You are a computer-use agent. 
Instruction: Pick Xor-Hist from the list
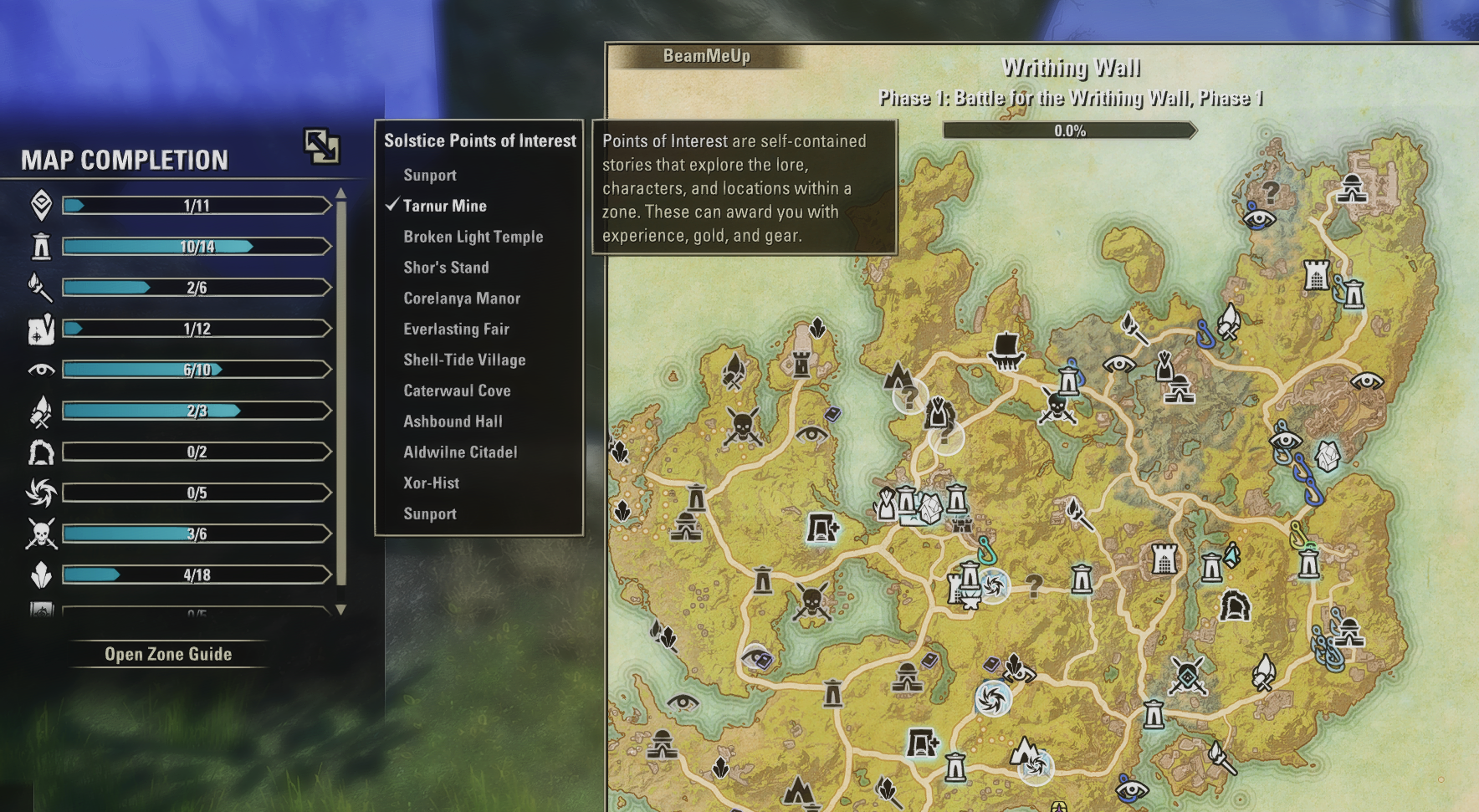[431, 483]
